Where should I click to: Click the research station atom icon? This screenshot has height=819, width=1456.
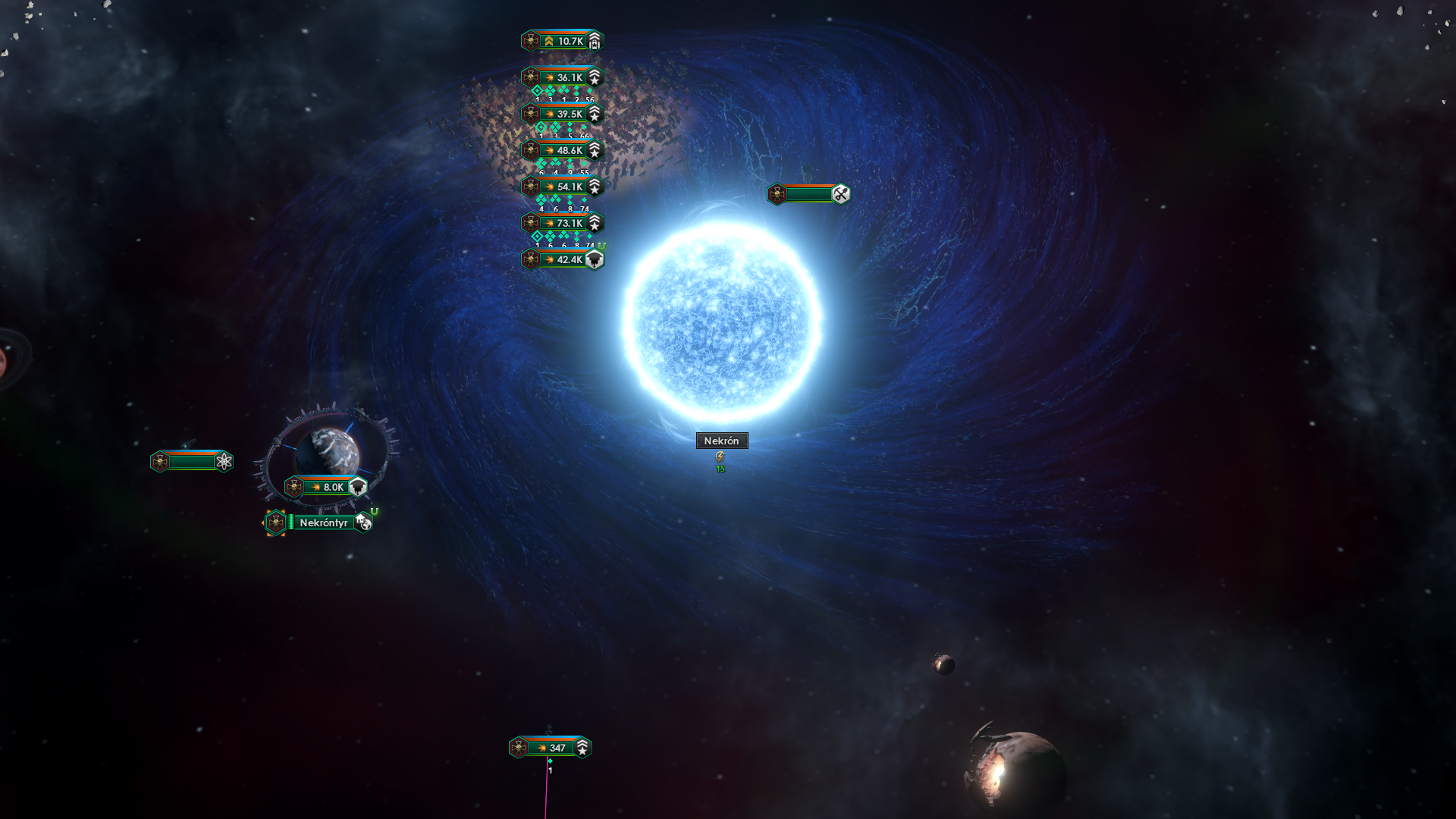(x=224, y=462)
